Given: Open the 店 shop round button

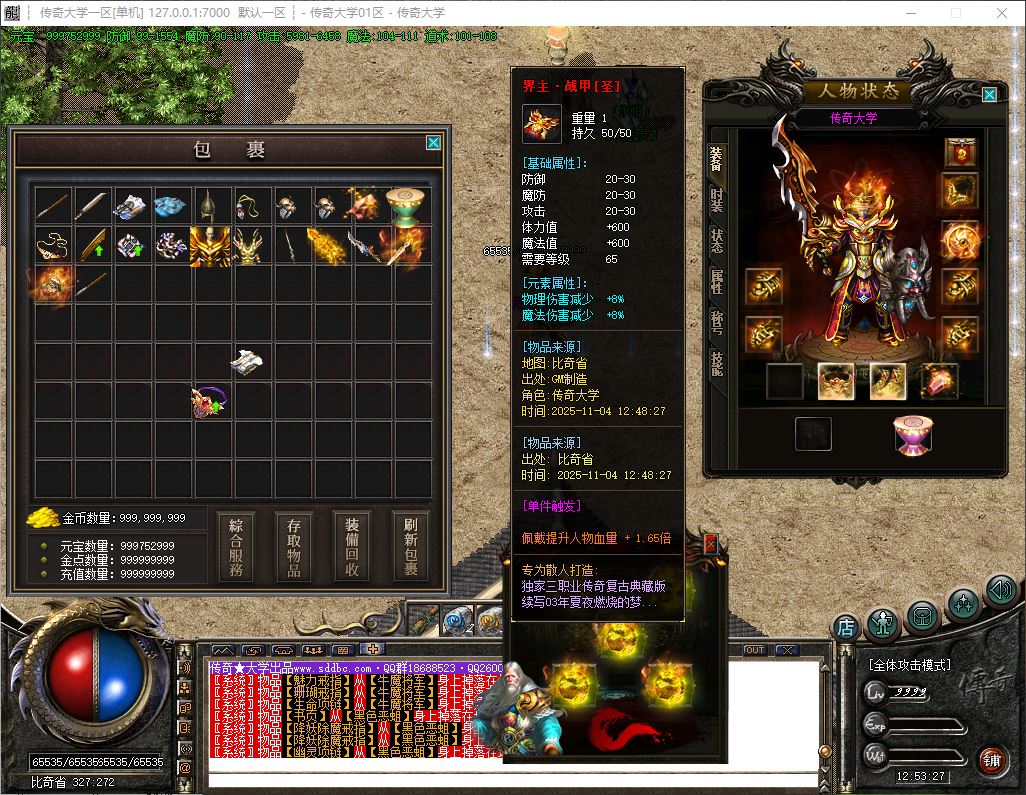Looking at the screenshot, I should pyautogui.click(x=846, y=628).
